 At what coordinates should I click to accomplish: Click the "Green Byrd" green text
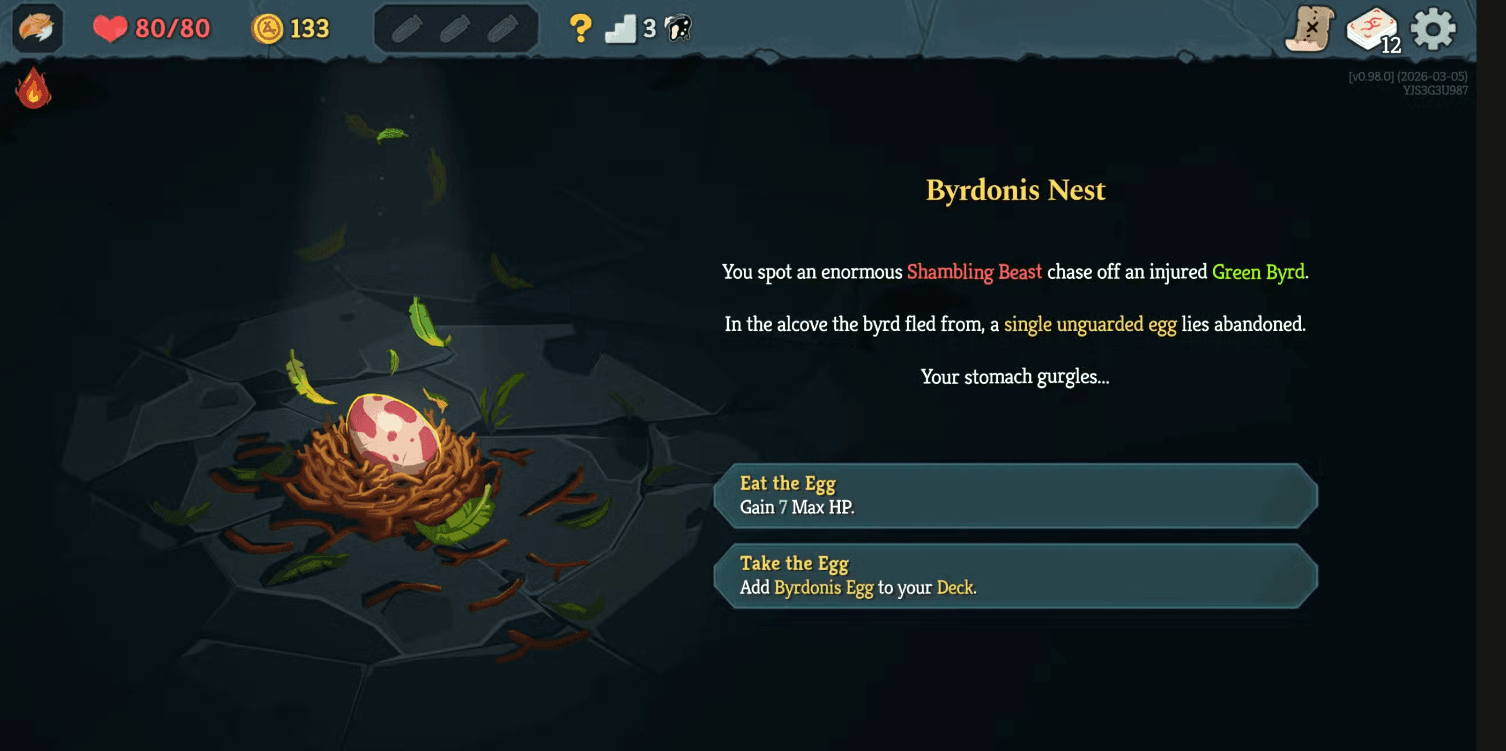(1258, 271)
